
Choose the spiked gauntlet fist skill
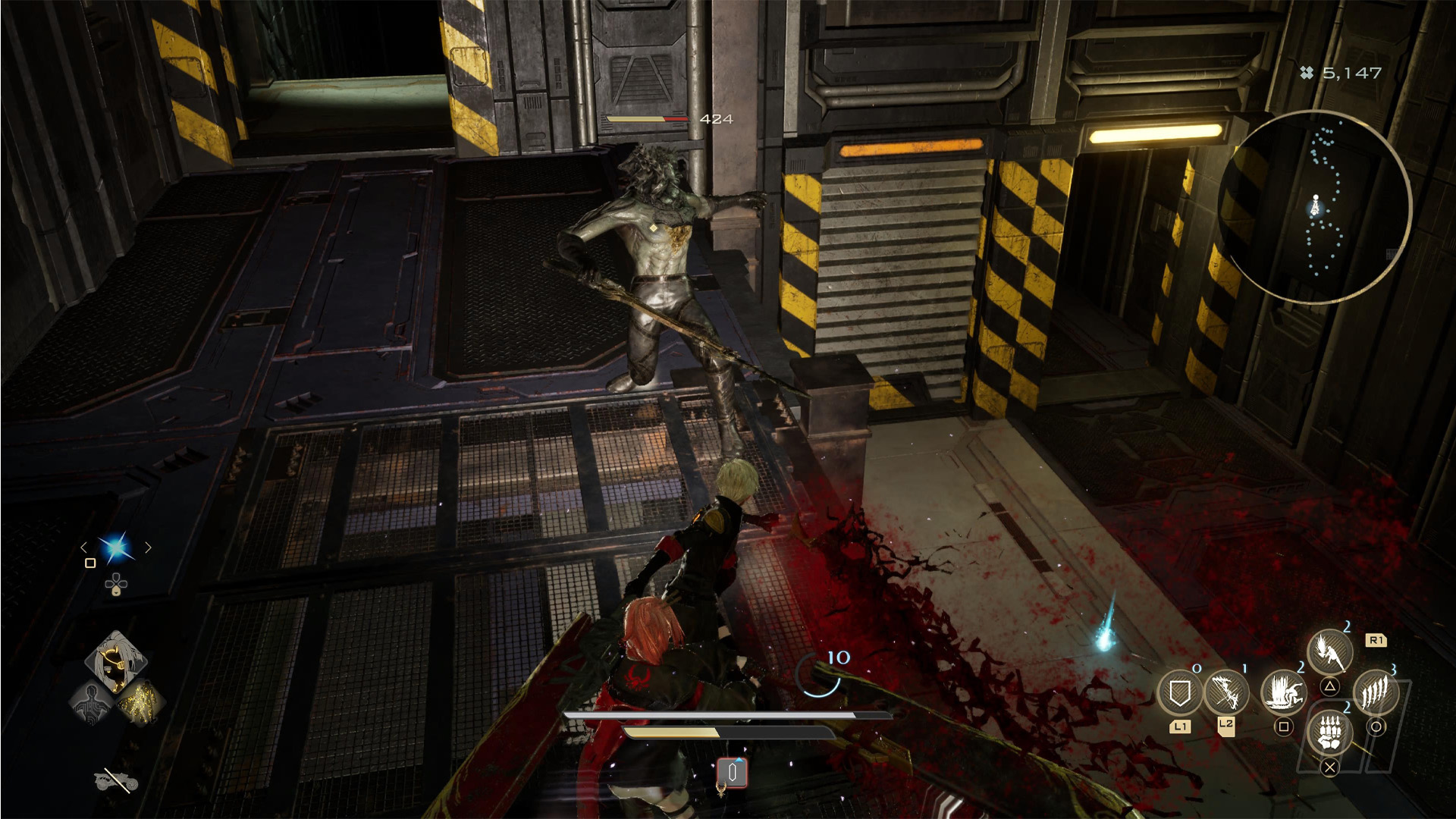(1329, 733)
